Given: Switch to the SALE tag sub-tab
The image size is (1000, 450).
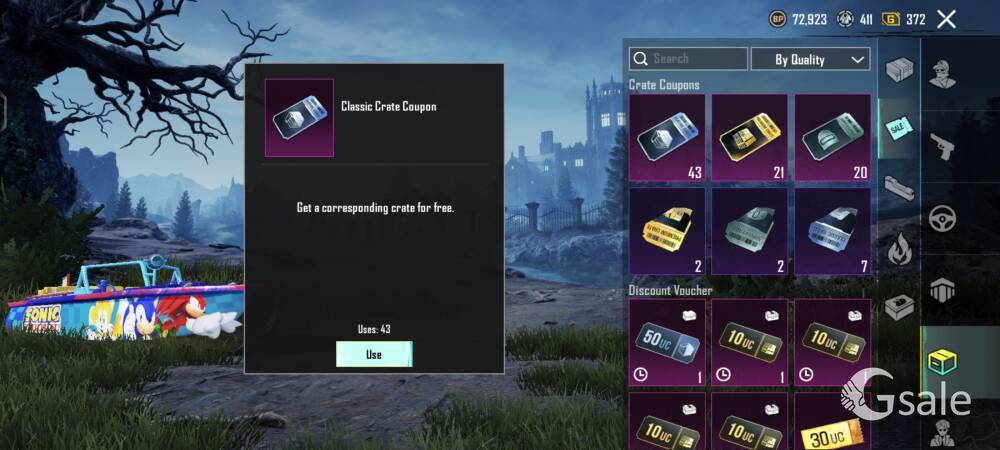Looking at the screenshot, I should (897, 128).
